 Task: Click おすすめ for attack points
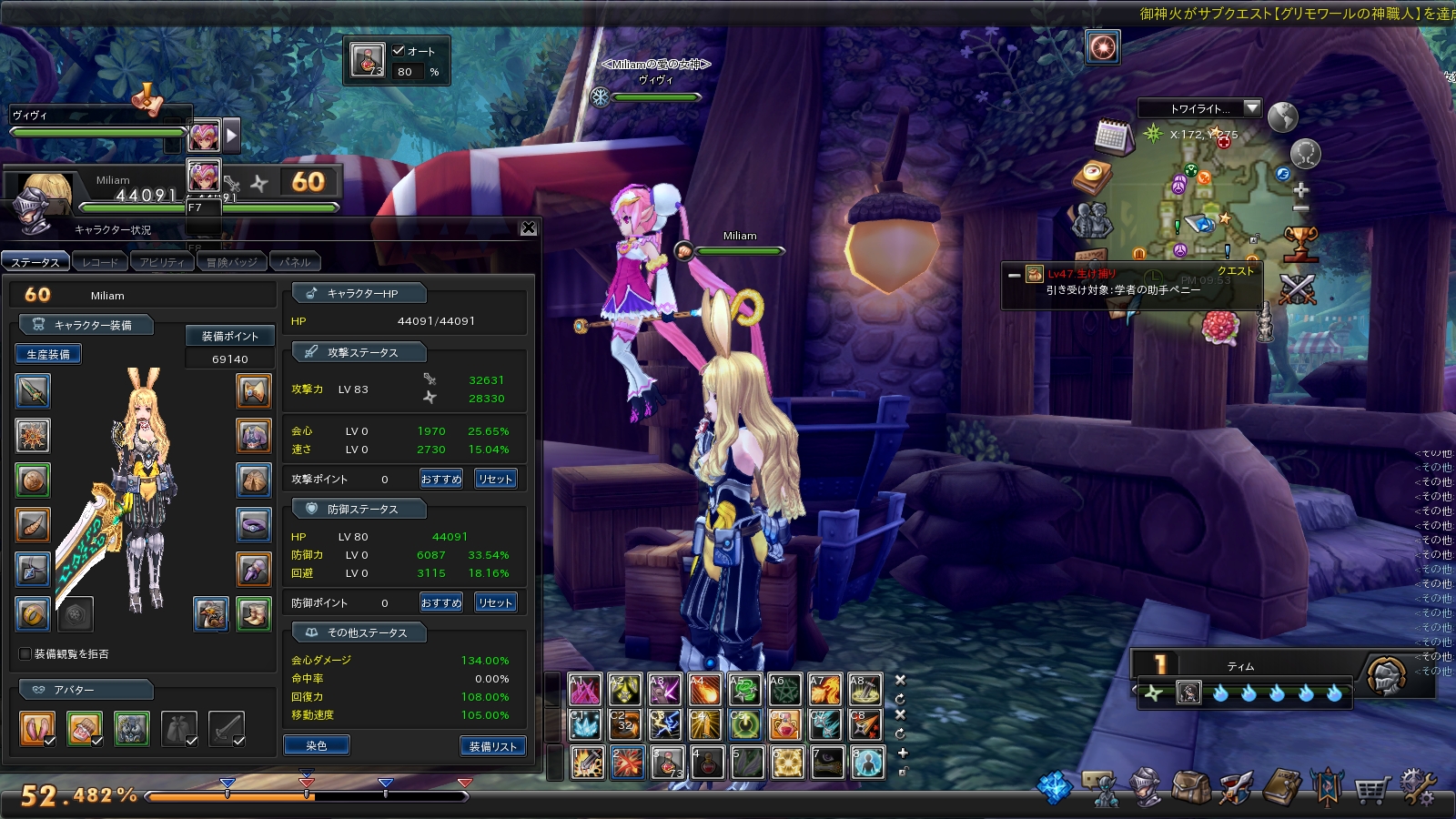(441, 479)
